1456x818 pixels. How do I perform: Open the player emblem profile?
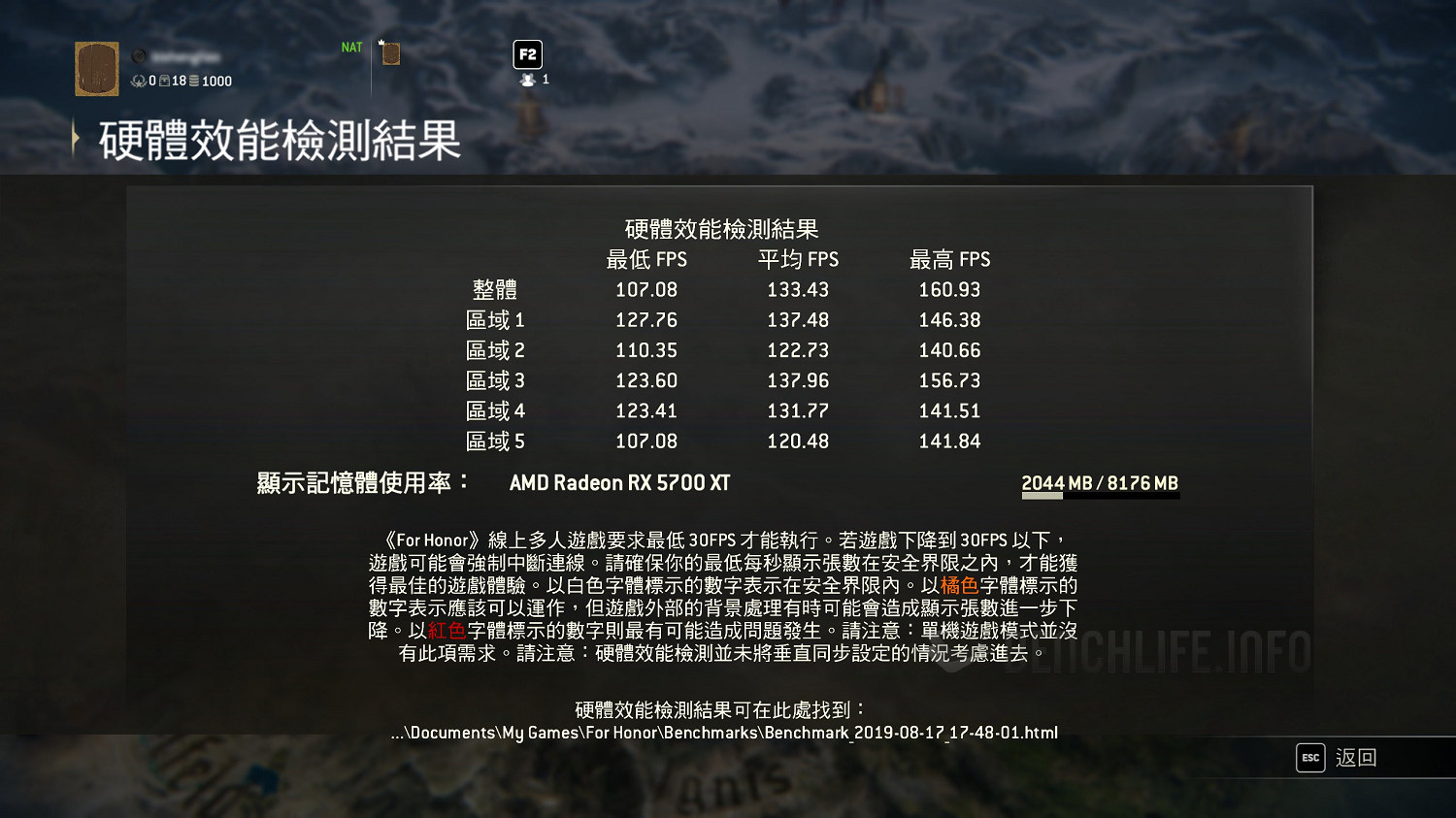[x=97, y=69]
